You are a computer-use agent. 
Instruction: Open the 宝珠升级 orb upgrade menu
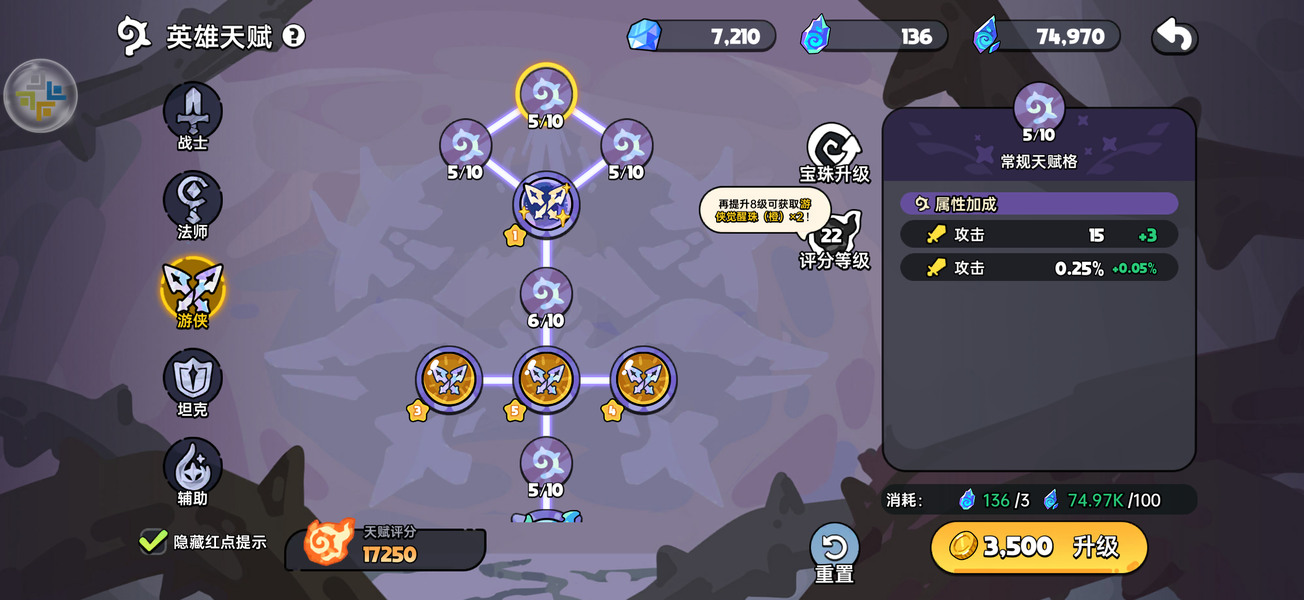[x=834, y=152]
